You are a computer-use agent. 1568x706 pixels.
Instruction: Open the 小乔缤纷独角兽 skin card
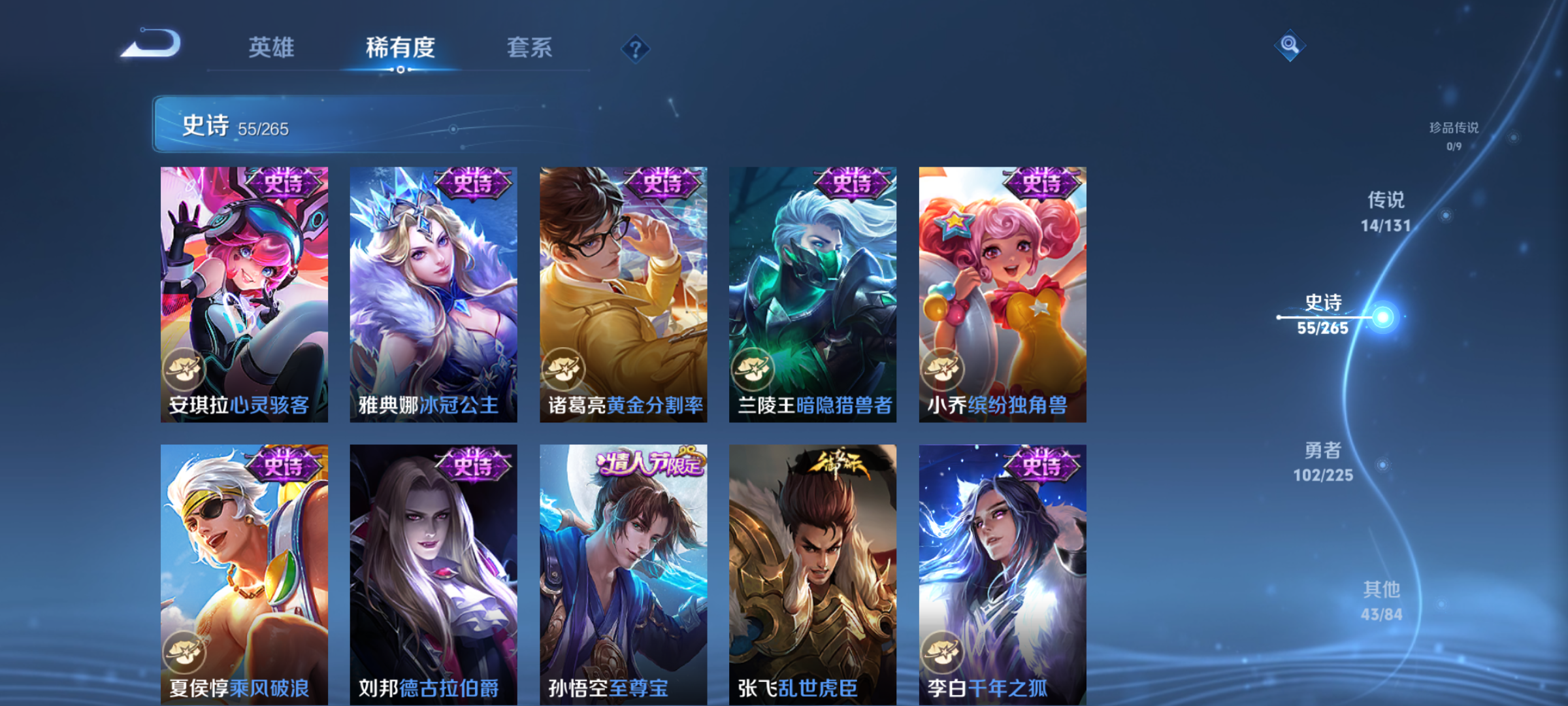tap(1003, 294)
